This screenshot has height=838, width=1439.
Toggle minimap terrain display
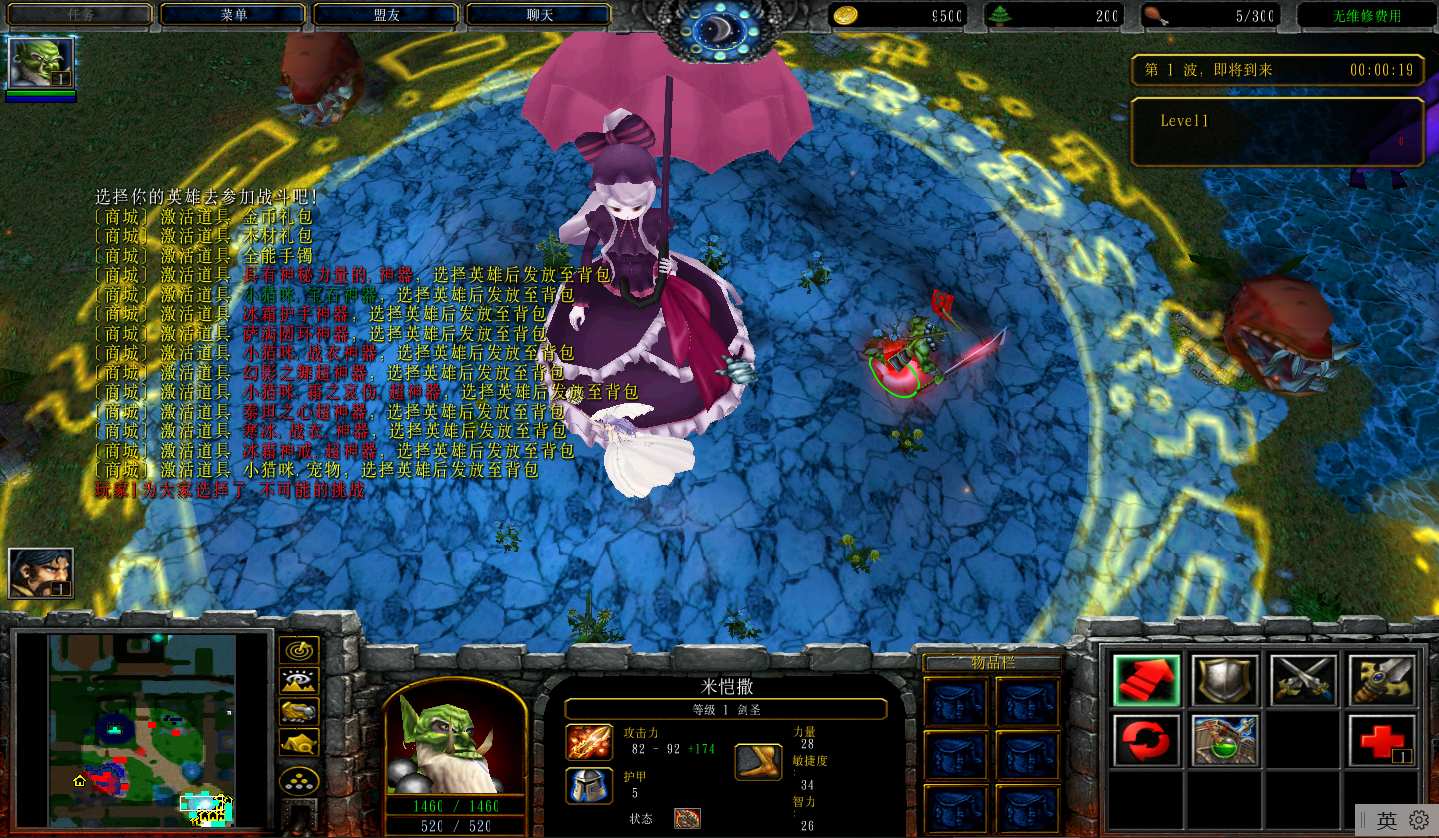(x=299, y=681)
